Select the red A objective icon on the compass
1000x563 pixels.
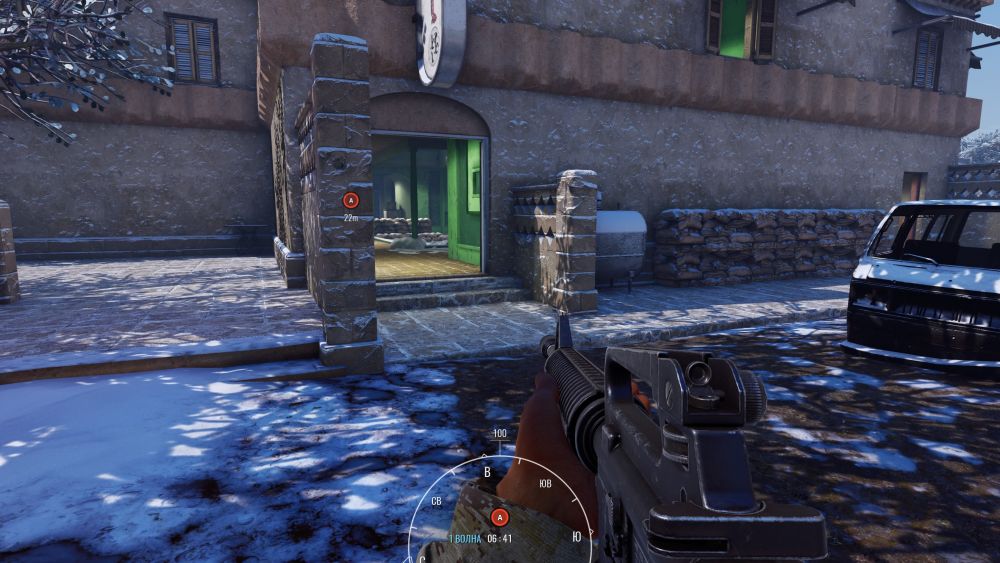pos(499,517)
